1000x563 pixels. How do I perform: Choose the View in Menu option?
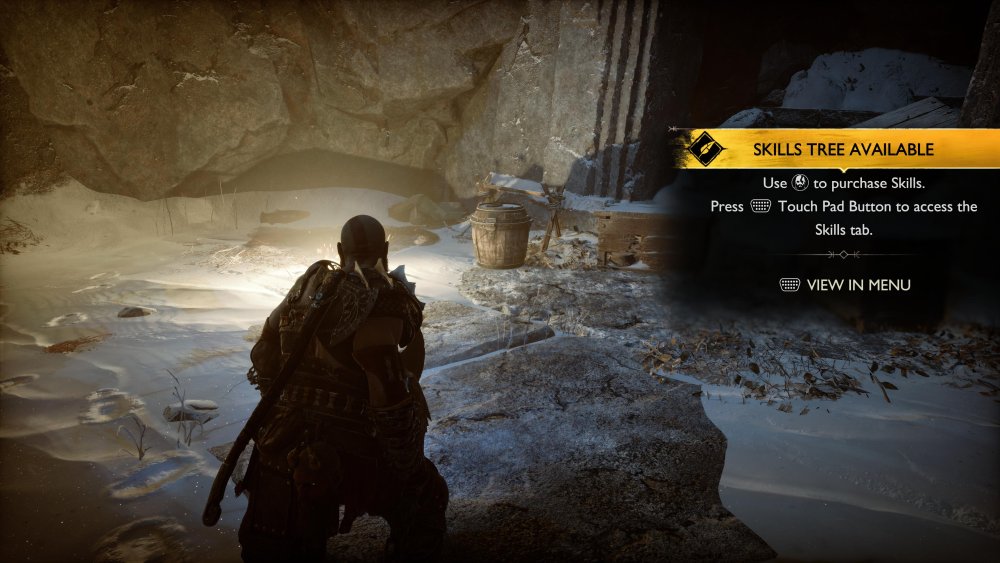pos(845,285)
